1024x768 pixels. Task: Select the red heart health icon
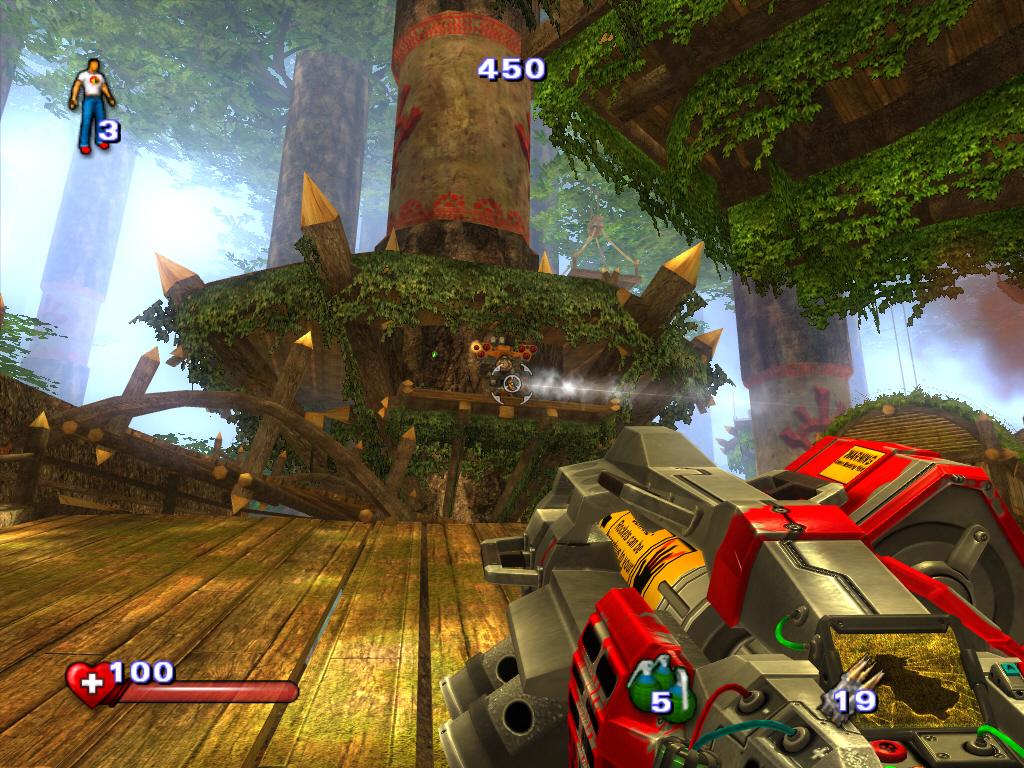(x=89, y=684)
